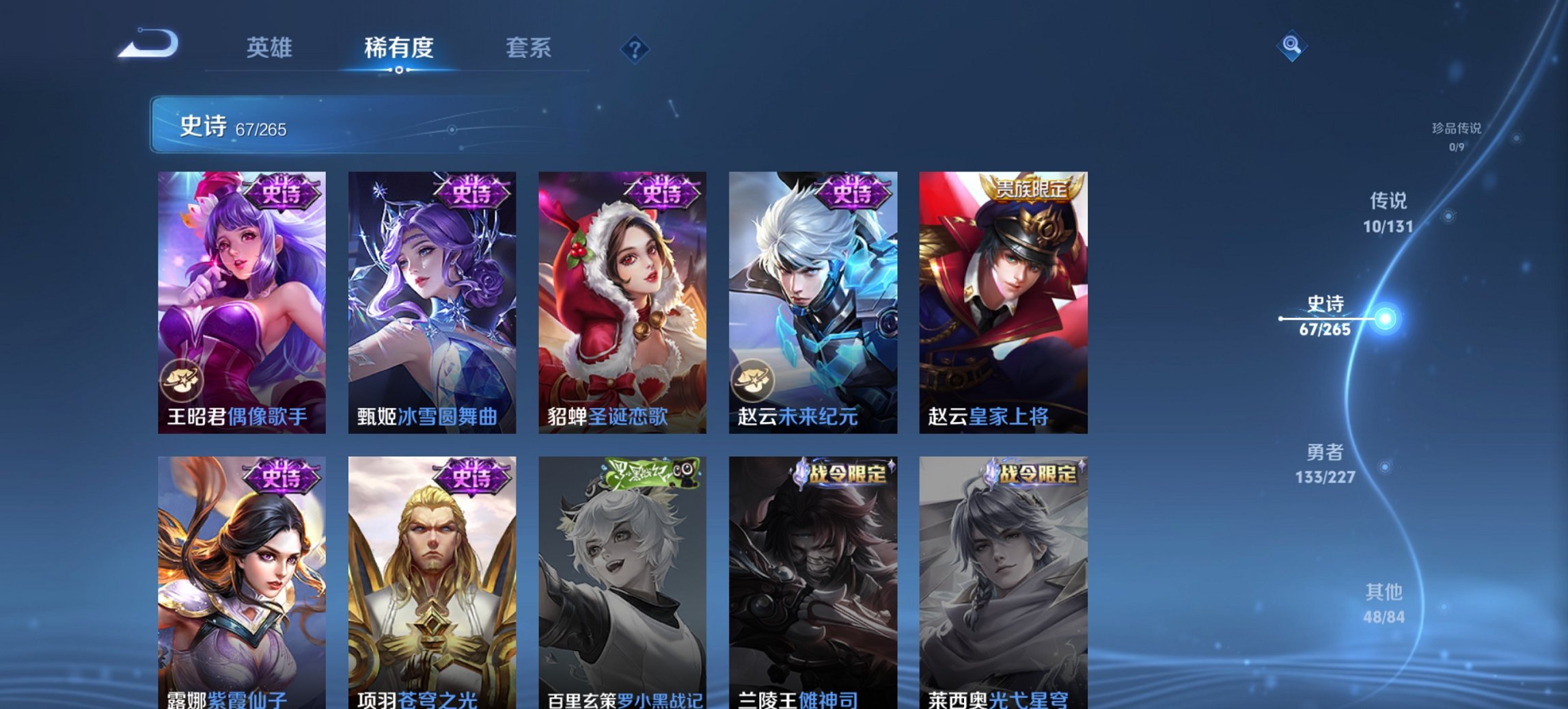Click the question mark help icon

(x=635, y=49)
